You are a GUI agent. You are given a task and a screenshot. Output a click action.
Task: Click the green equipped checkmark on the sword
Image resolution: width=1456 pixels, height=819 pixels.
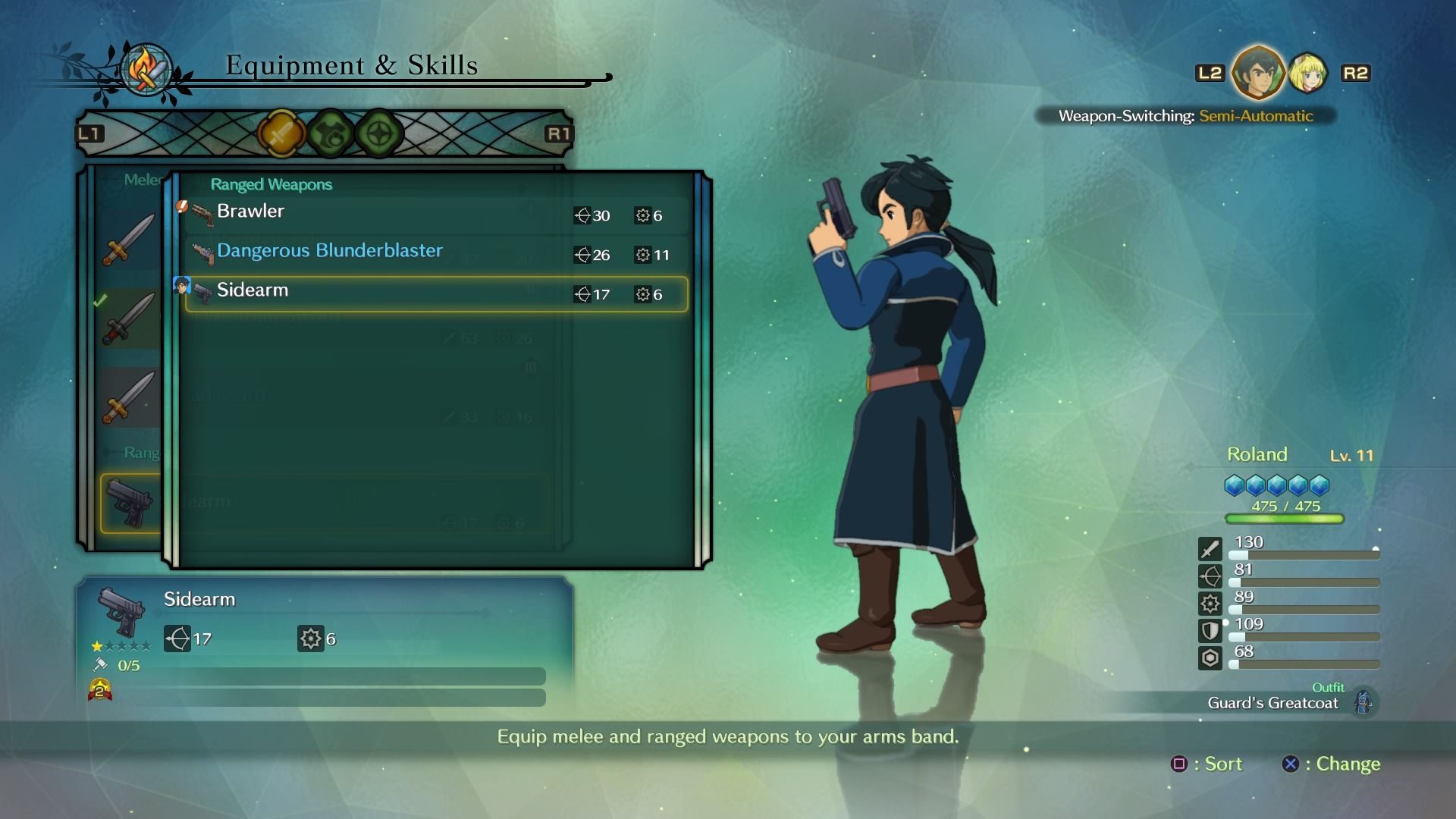[99, 300]
